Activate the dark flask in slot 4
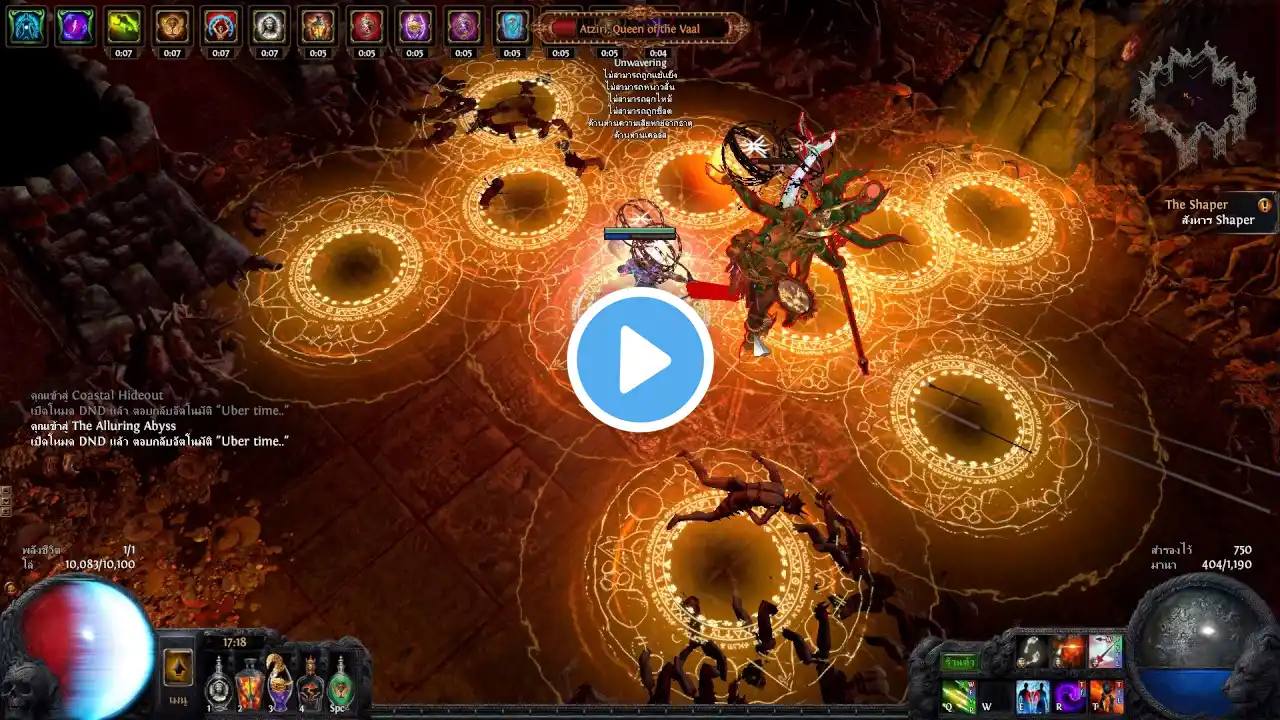 tap(311, 684)
